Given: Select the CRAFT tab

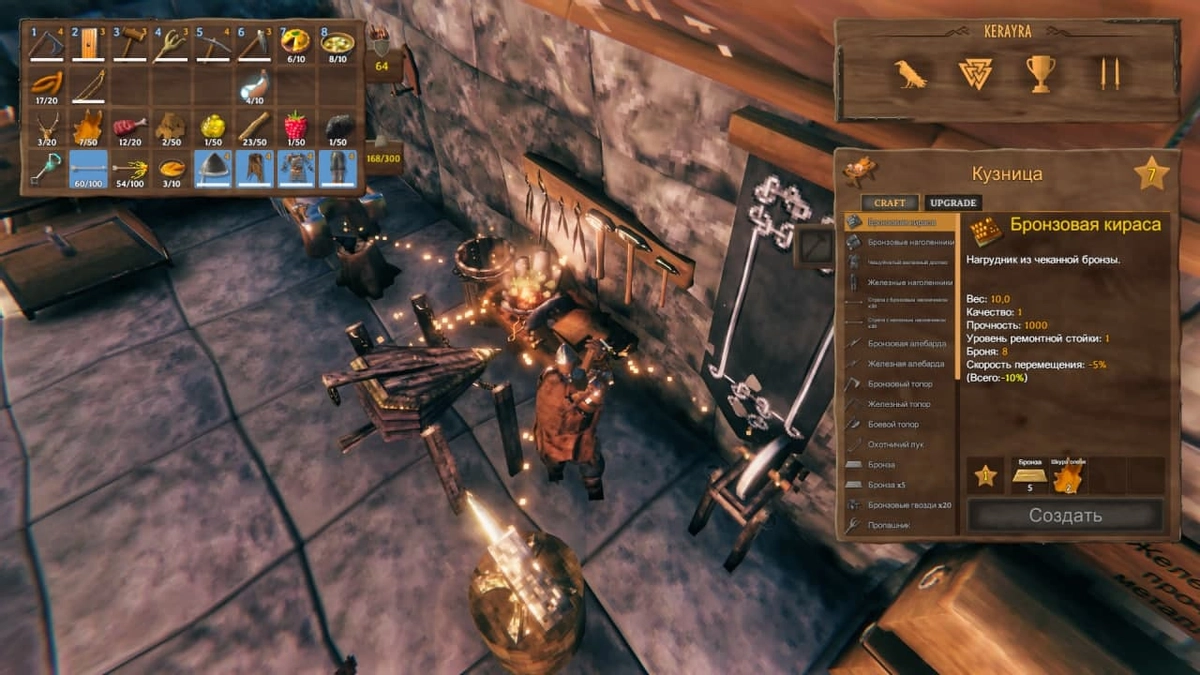Looking at the screenshot, I should [x=889, y=203].
